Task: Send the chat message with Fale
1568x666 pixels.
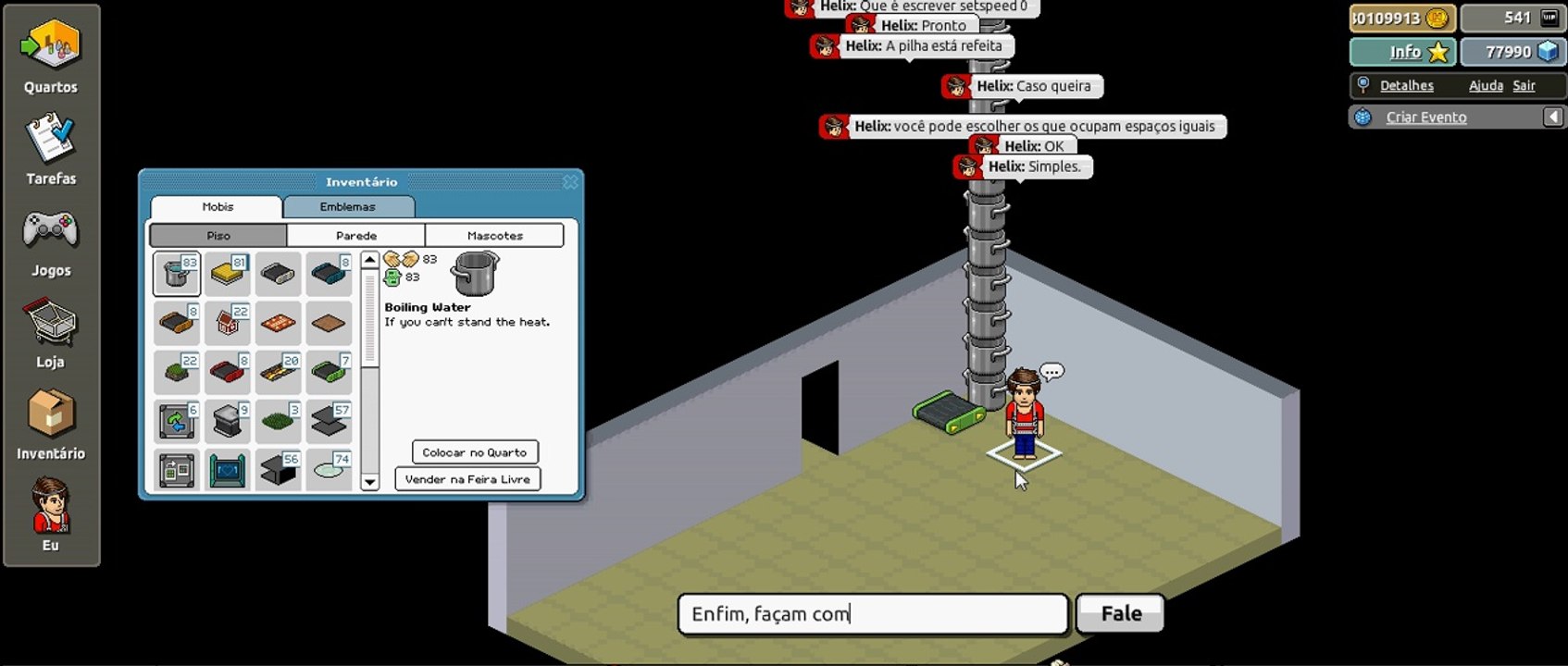Action: click(1120, 614)
